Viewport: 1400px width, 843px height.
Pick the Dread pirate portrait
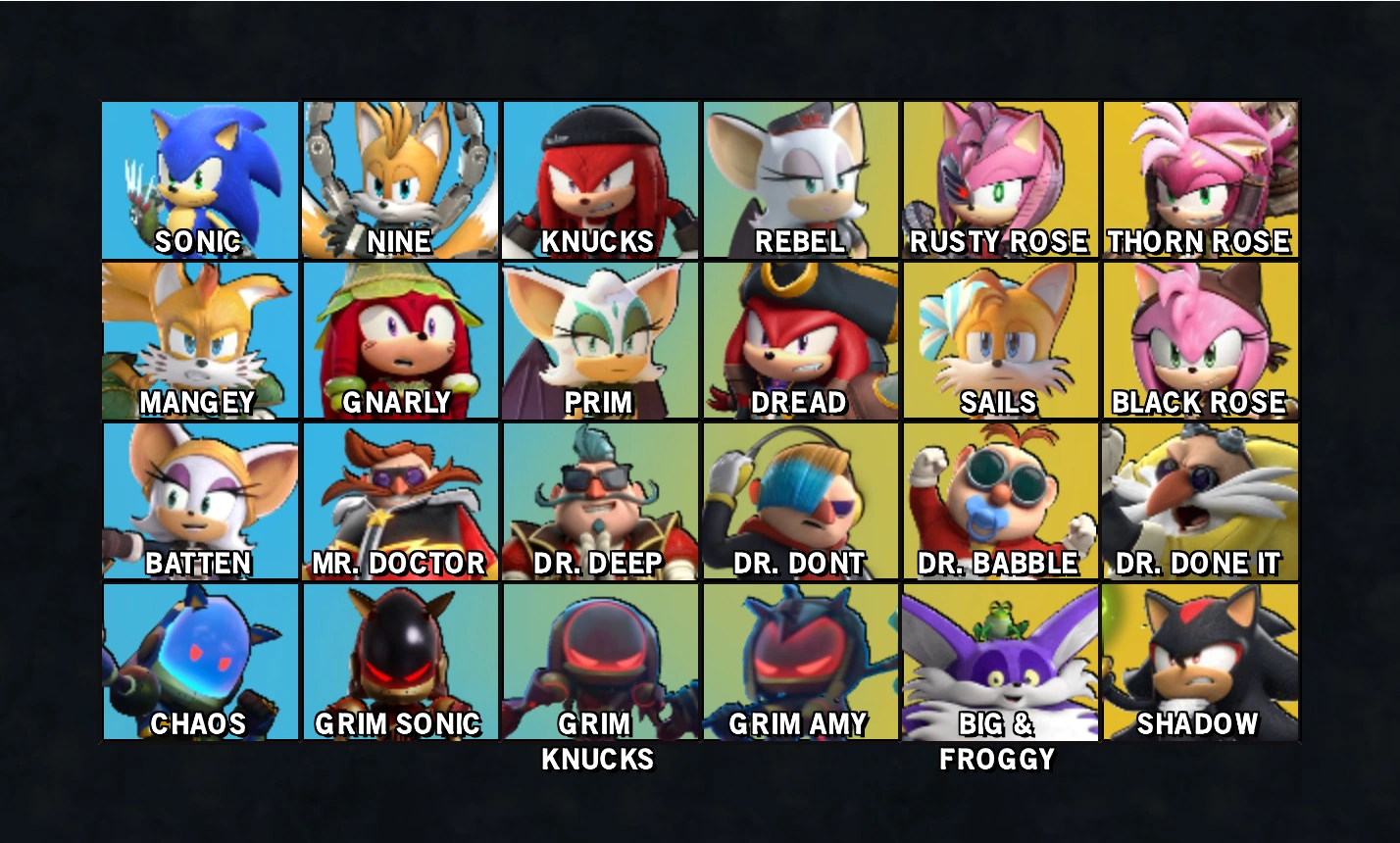coord(800,340)
